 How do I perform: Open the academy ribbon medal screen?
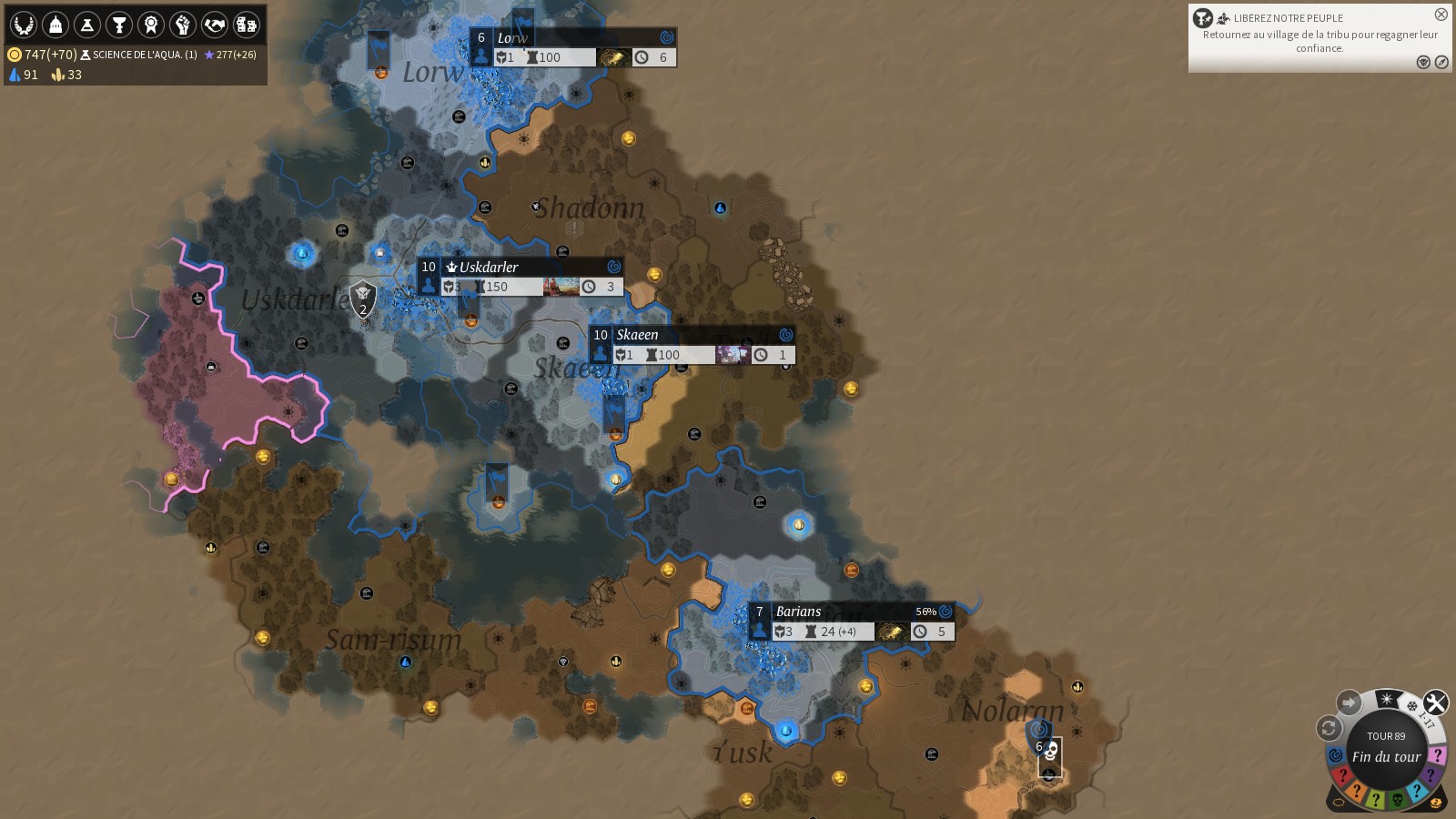point(151,25)
